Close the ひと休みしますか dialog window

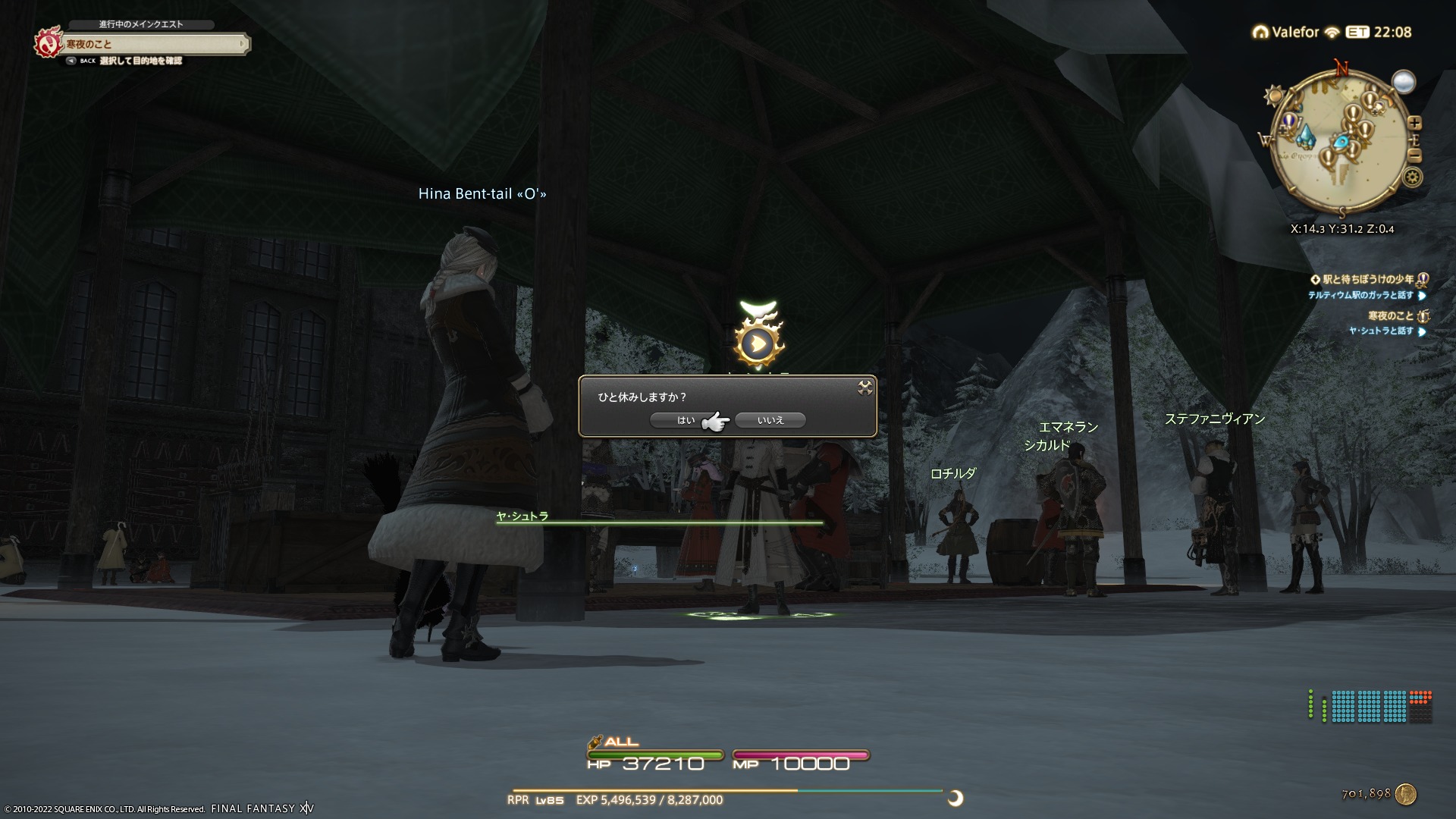pyautogui.click(x=864, y=388)
